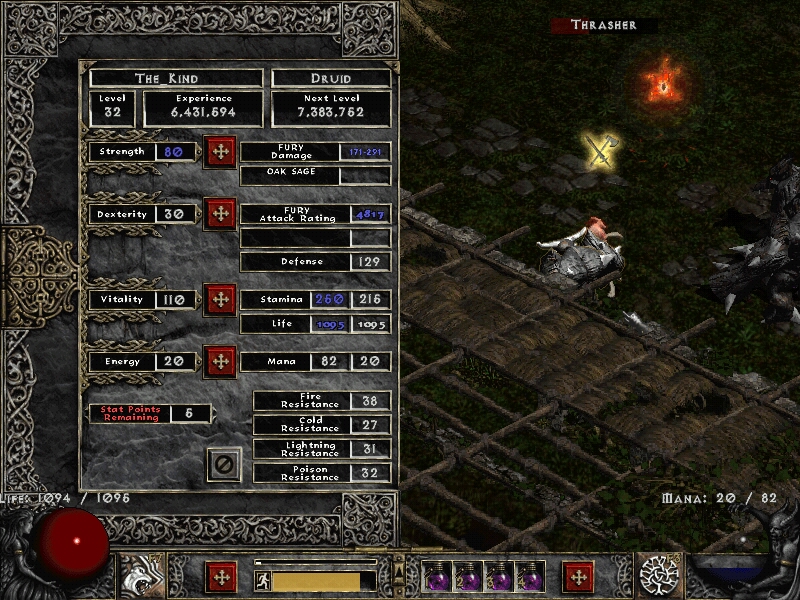Click the new stats button left of stamina bar
800x600 pixels.
(221, 577)
